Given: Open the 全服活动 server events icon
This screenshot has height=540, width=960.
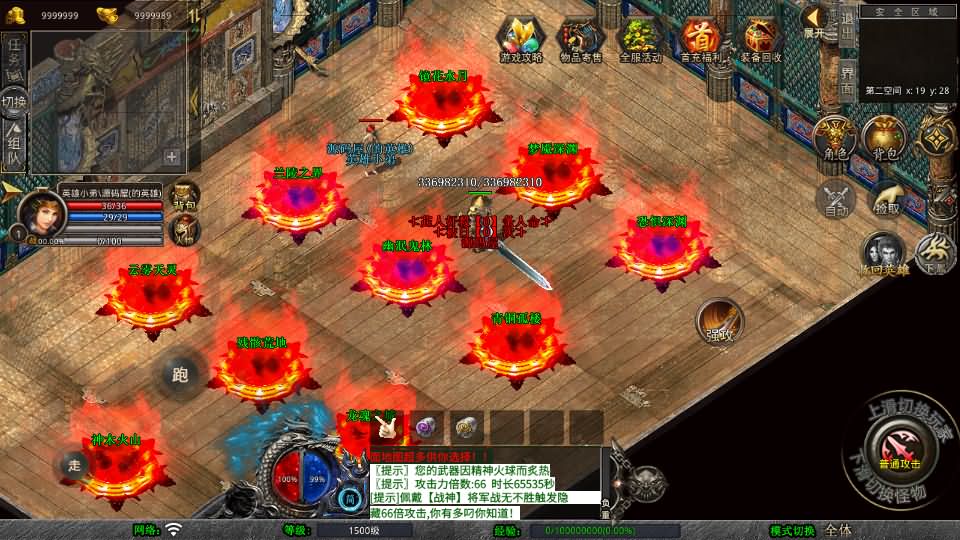Looking at the screenshot, I should coord(641,38).
